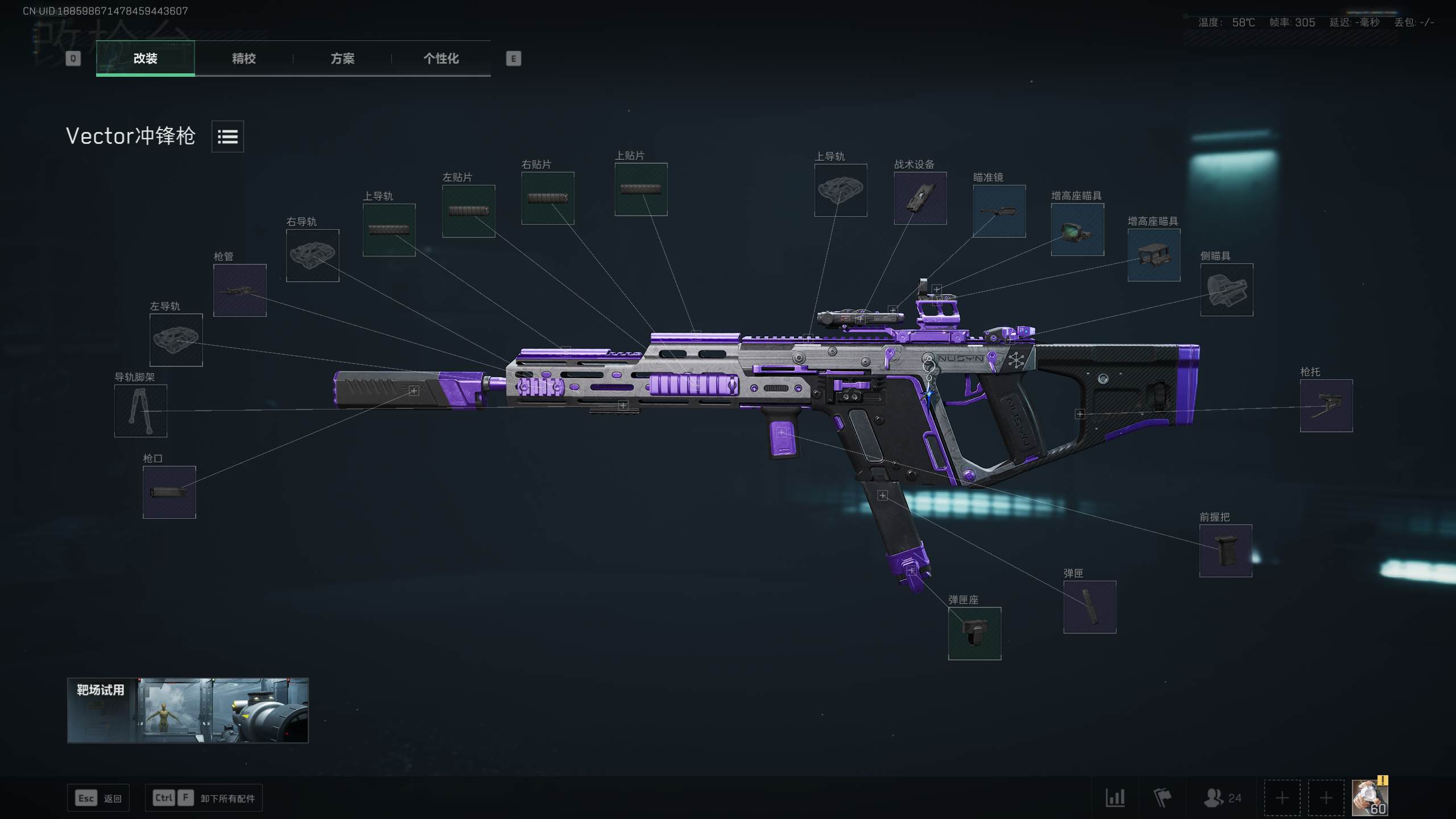The height and width of the screenshot is (819, 1456).
Task: Open the attachment list view button
Action: (x=227, y=136)
